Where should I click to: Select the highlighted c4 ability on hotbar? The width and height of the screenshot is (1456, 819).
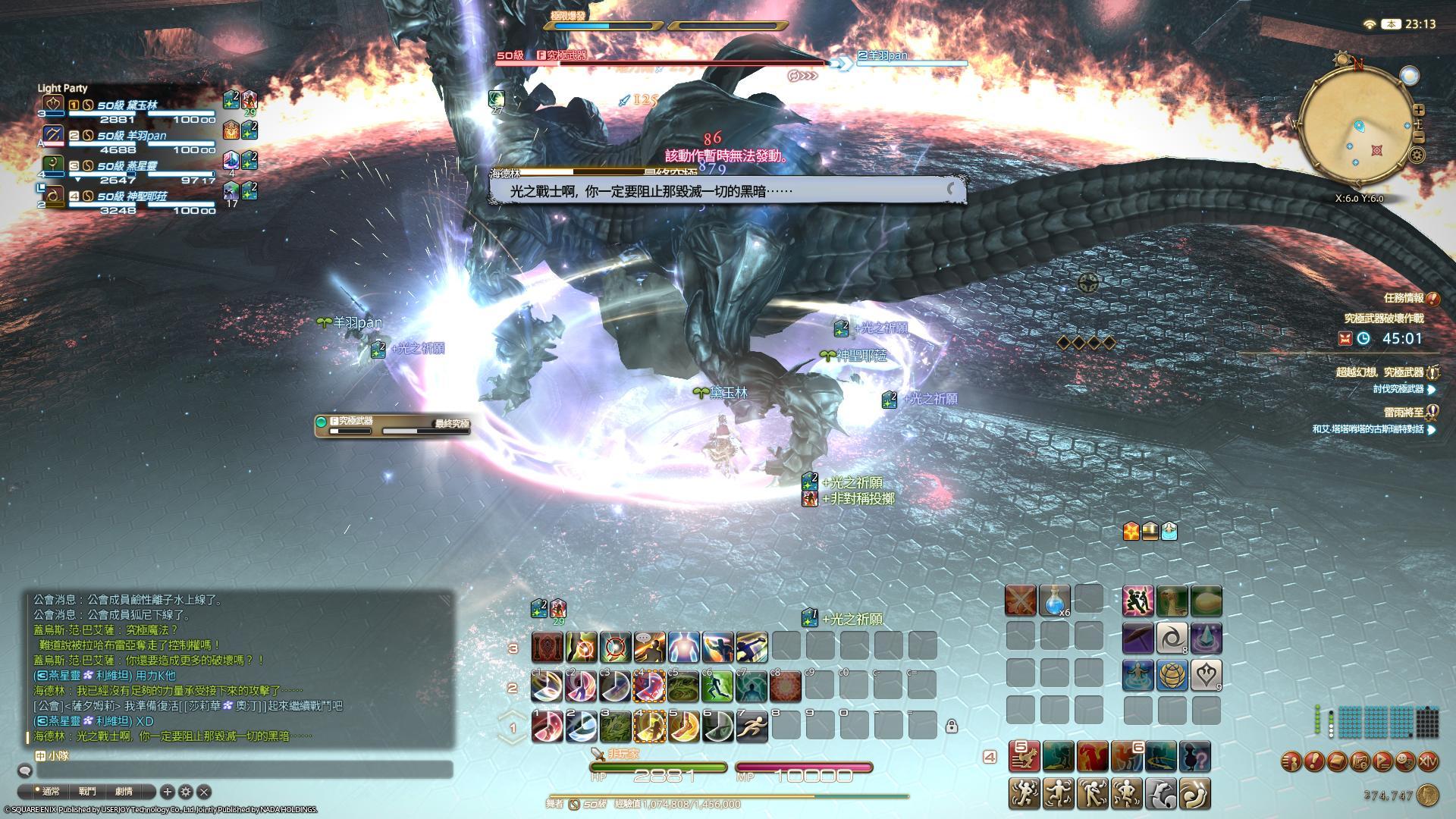coord(650,685)
